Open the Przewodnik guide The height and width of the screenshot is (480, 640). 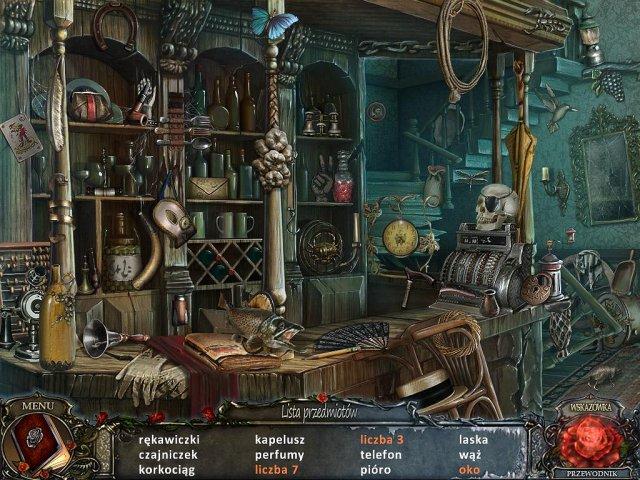[x=590, y=473]
